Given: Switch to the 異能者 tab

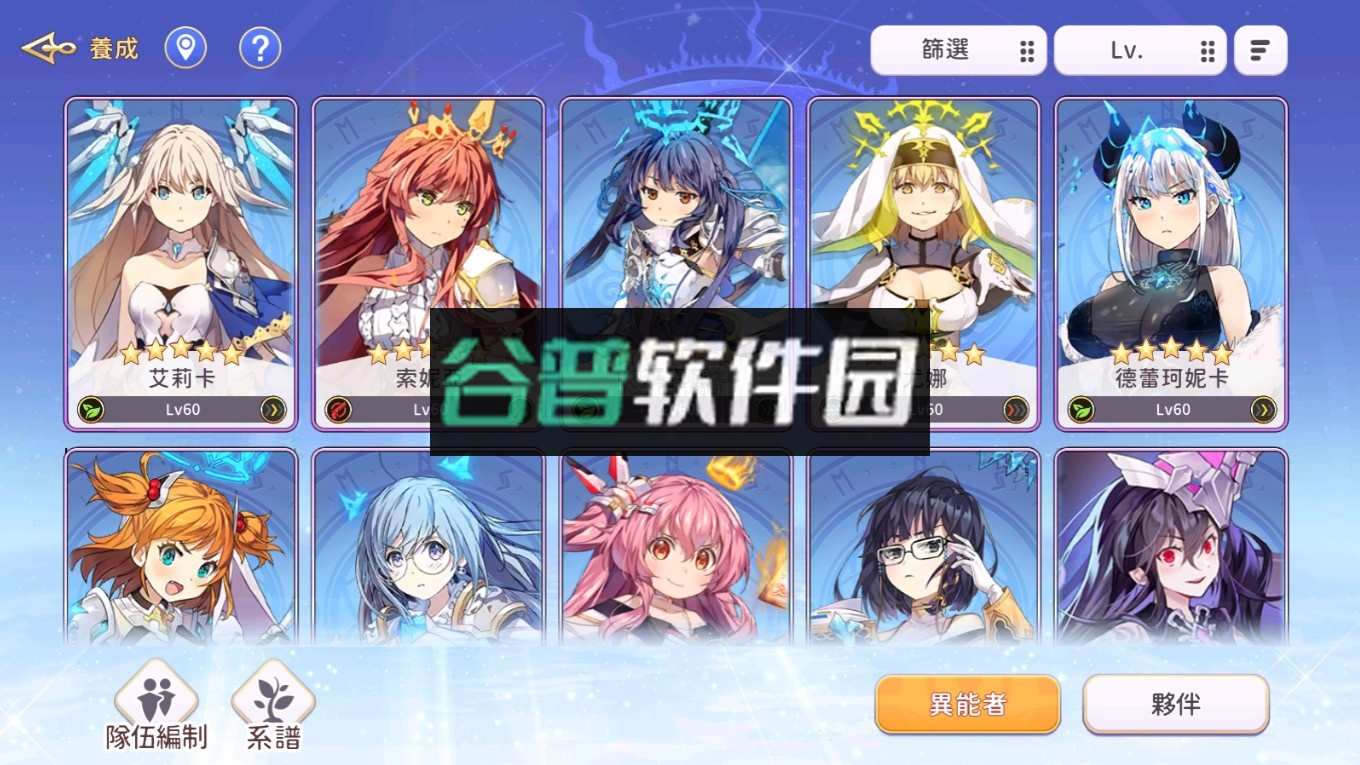Looking at the screenshot, I should pos(966,704).
